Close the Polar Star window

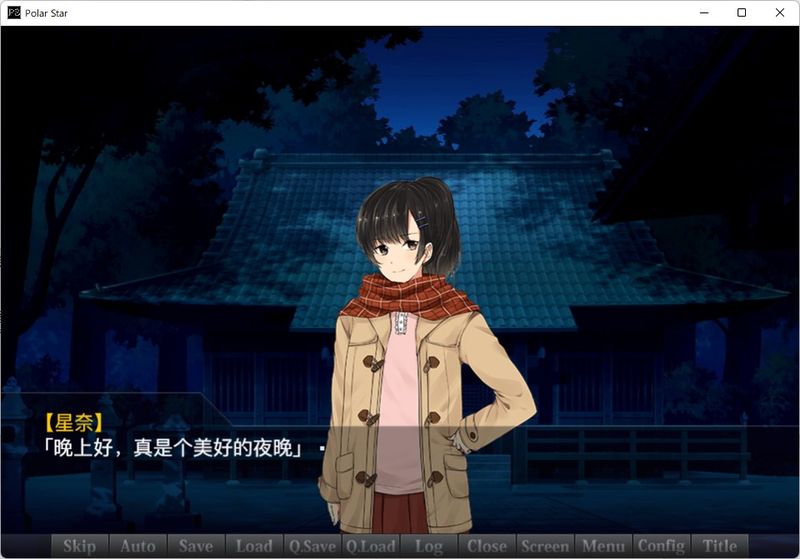[780, 13]
